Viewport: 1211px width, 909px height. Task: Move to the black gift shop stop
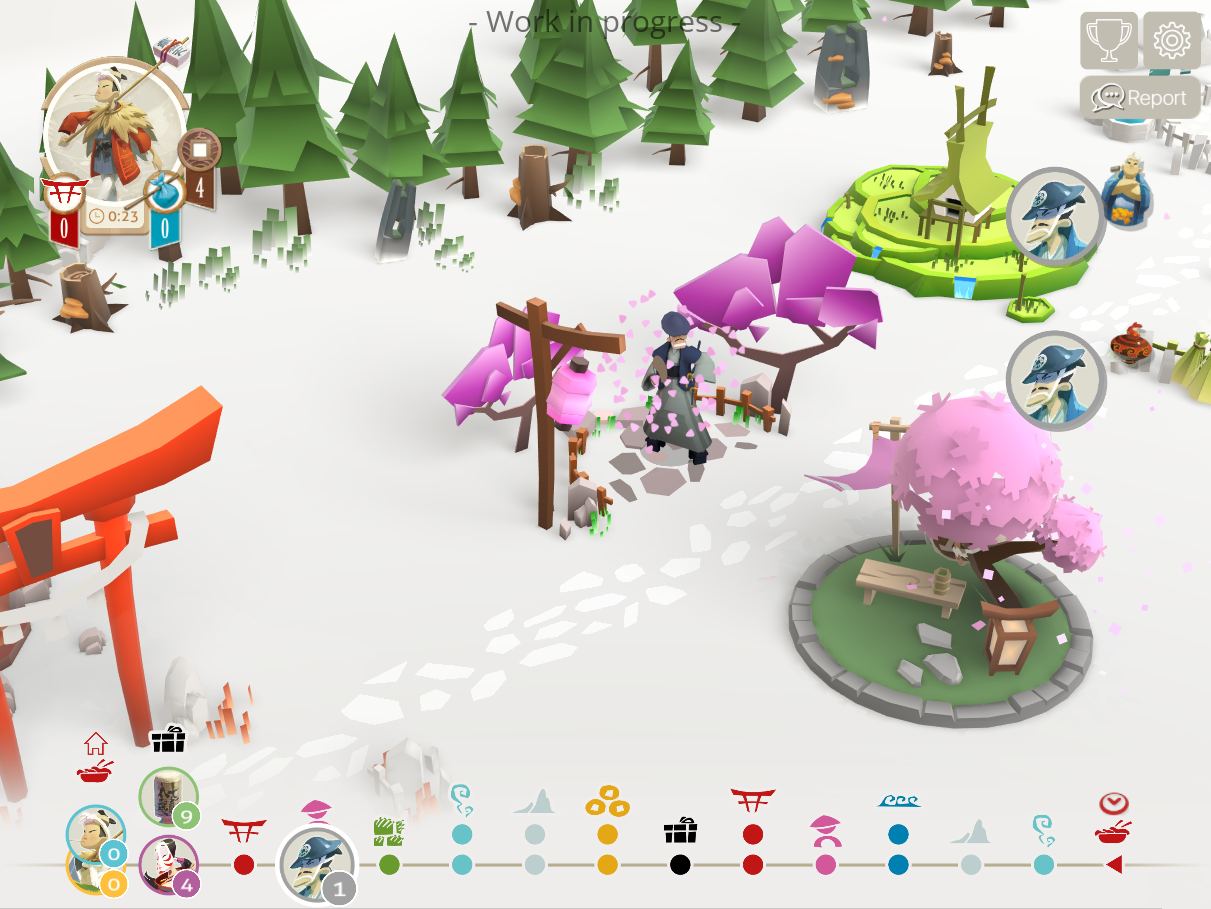tap(680, 864)
